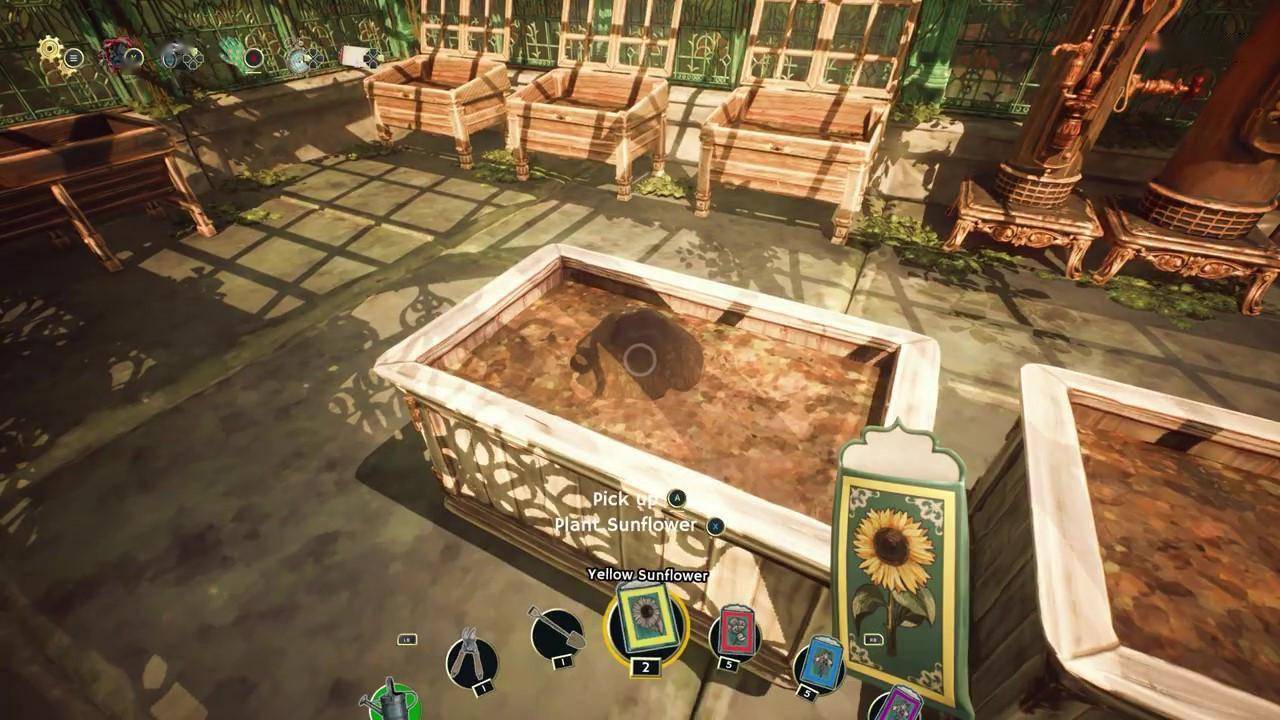
Task: Click the green glove HUD icon
Action: (234, 51)
